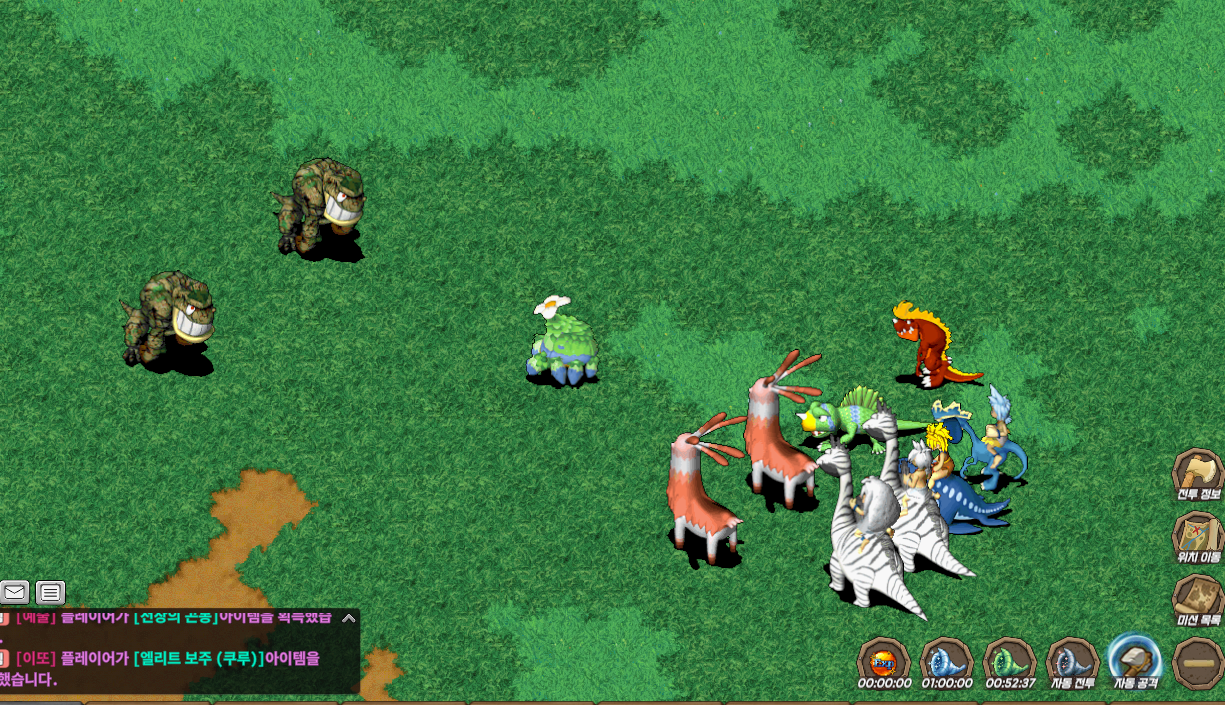The width and height of the screenshot is (1225, 705).
Task: Open the 위치 이동 map travel button
Action: [1197, 536]
